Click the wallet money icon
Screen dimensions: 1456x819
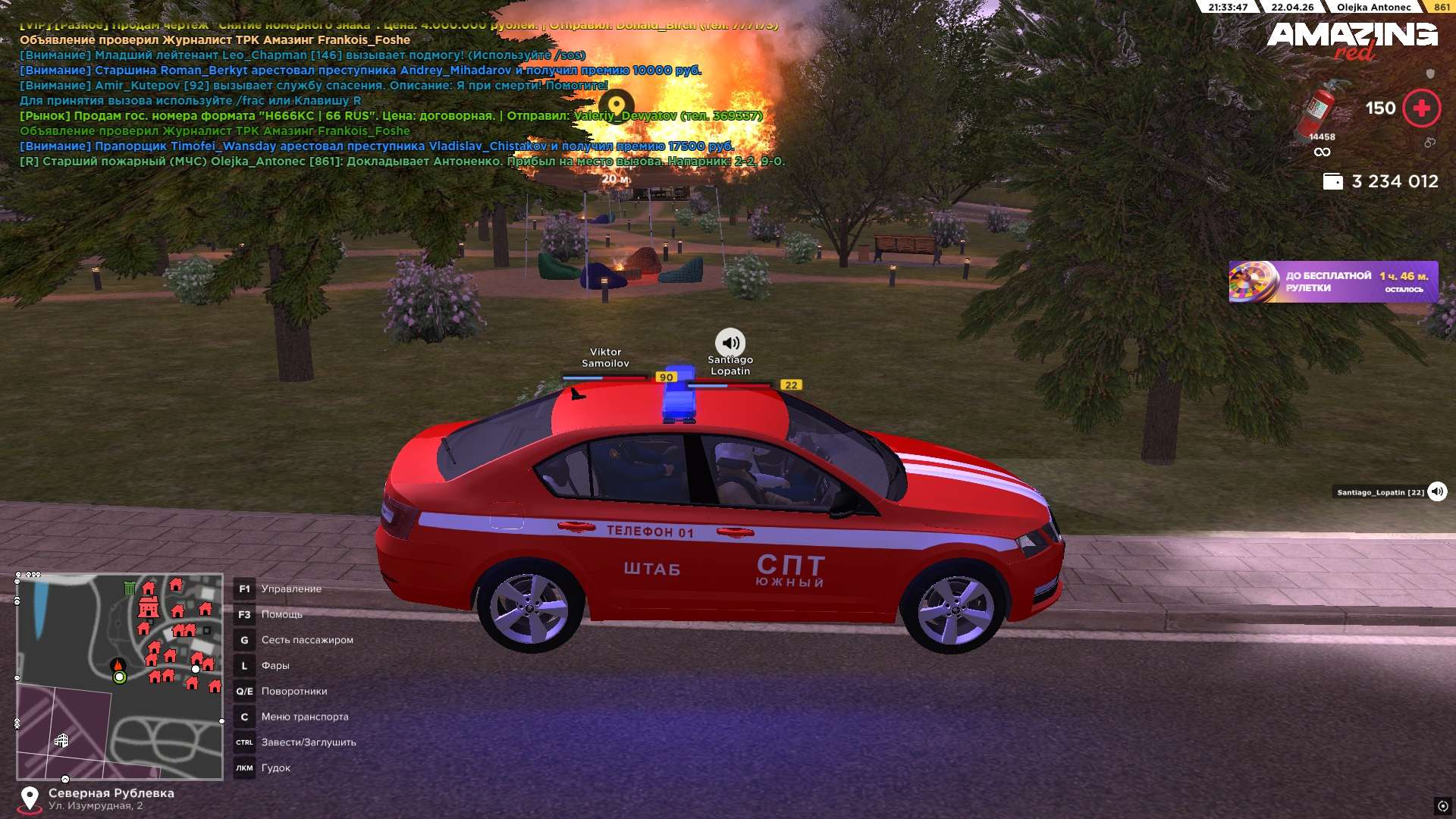pos(1332,182)
